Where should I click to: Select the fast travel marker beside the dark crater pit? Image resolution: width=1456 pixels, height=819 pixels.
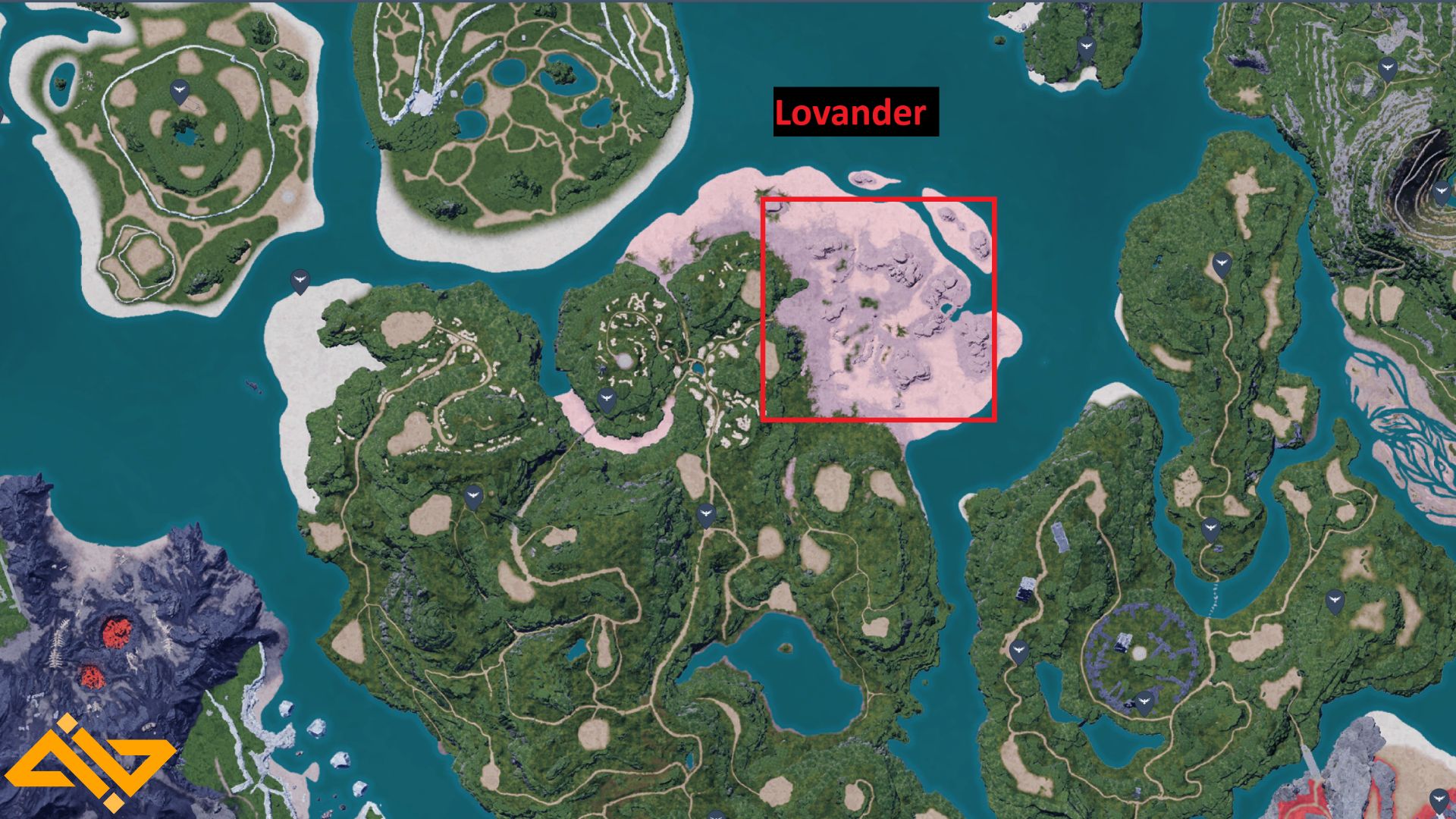1442,192
